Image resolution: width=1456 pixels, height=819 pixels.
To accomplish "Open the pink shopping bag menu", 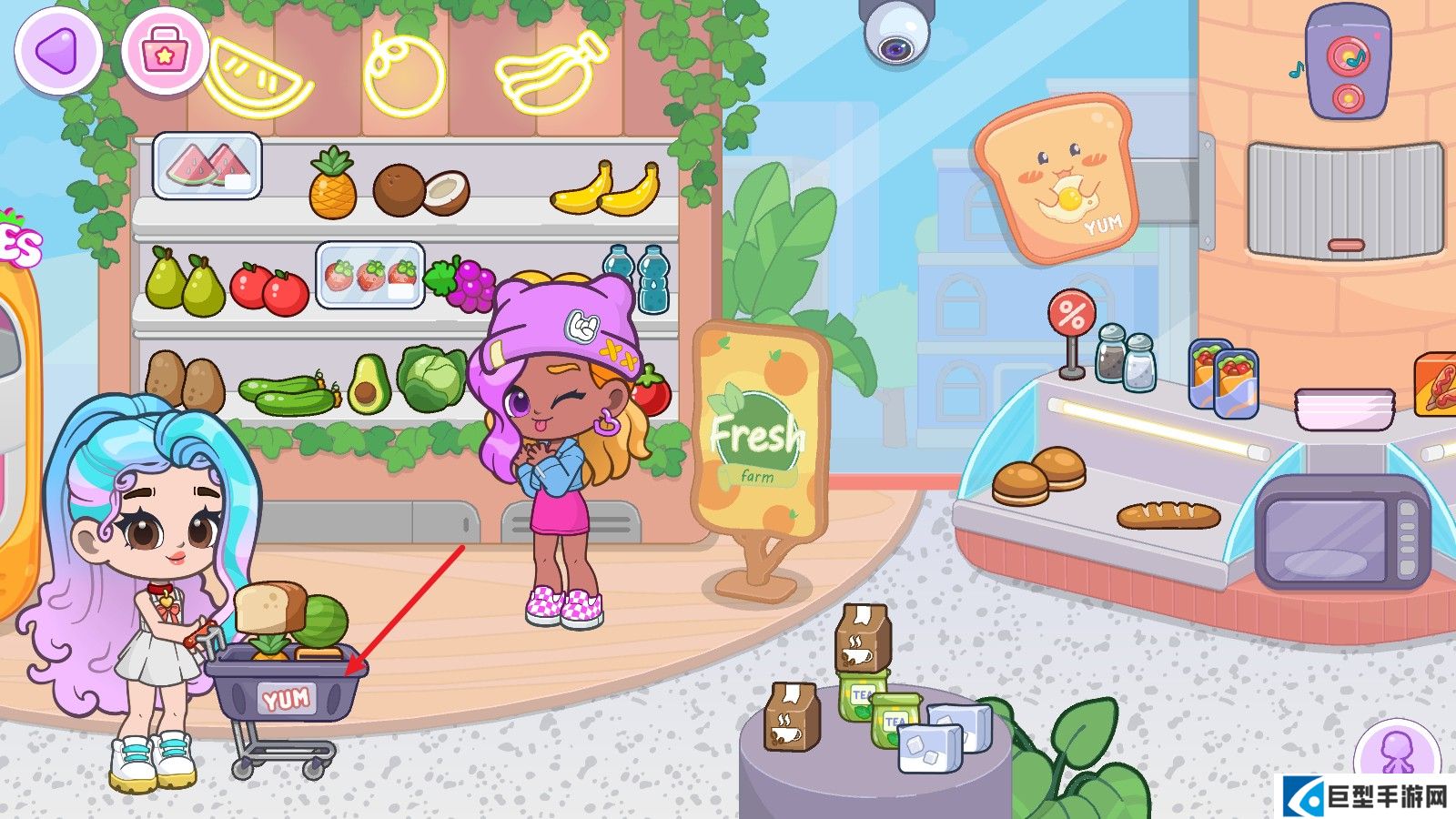I will coord(164,50).
